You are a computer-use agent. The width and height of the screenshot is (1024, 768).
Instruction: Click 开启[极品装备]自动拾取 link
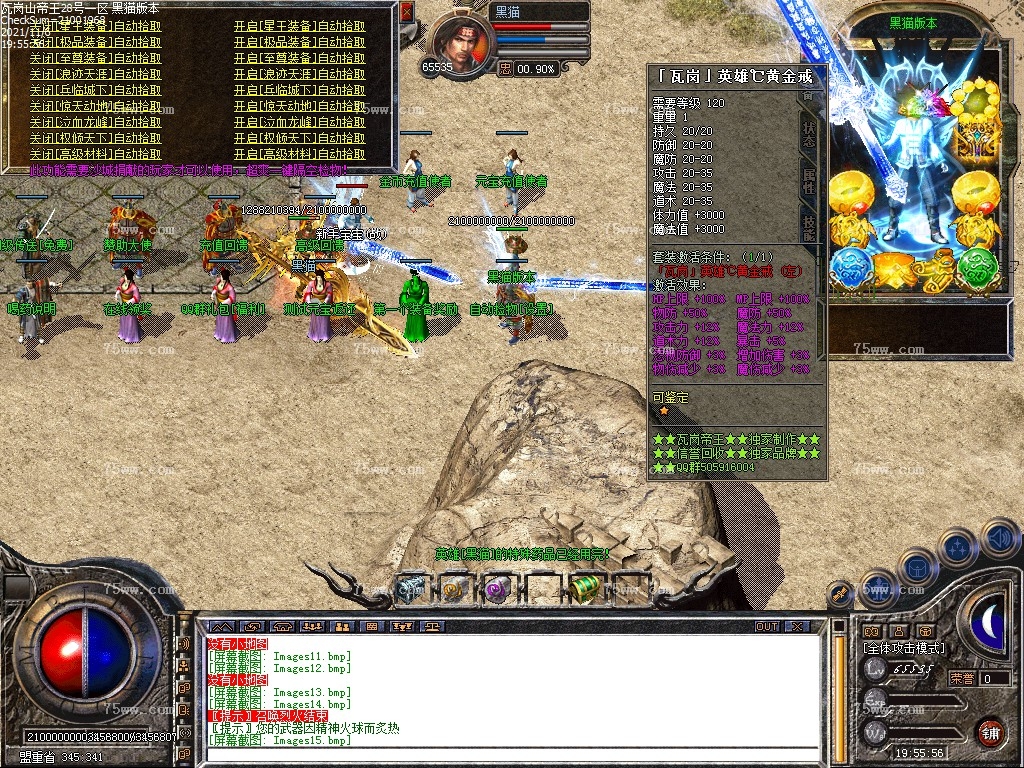299,42
